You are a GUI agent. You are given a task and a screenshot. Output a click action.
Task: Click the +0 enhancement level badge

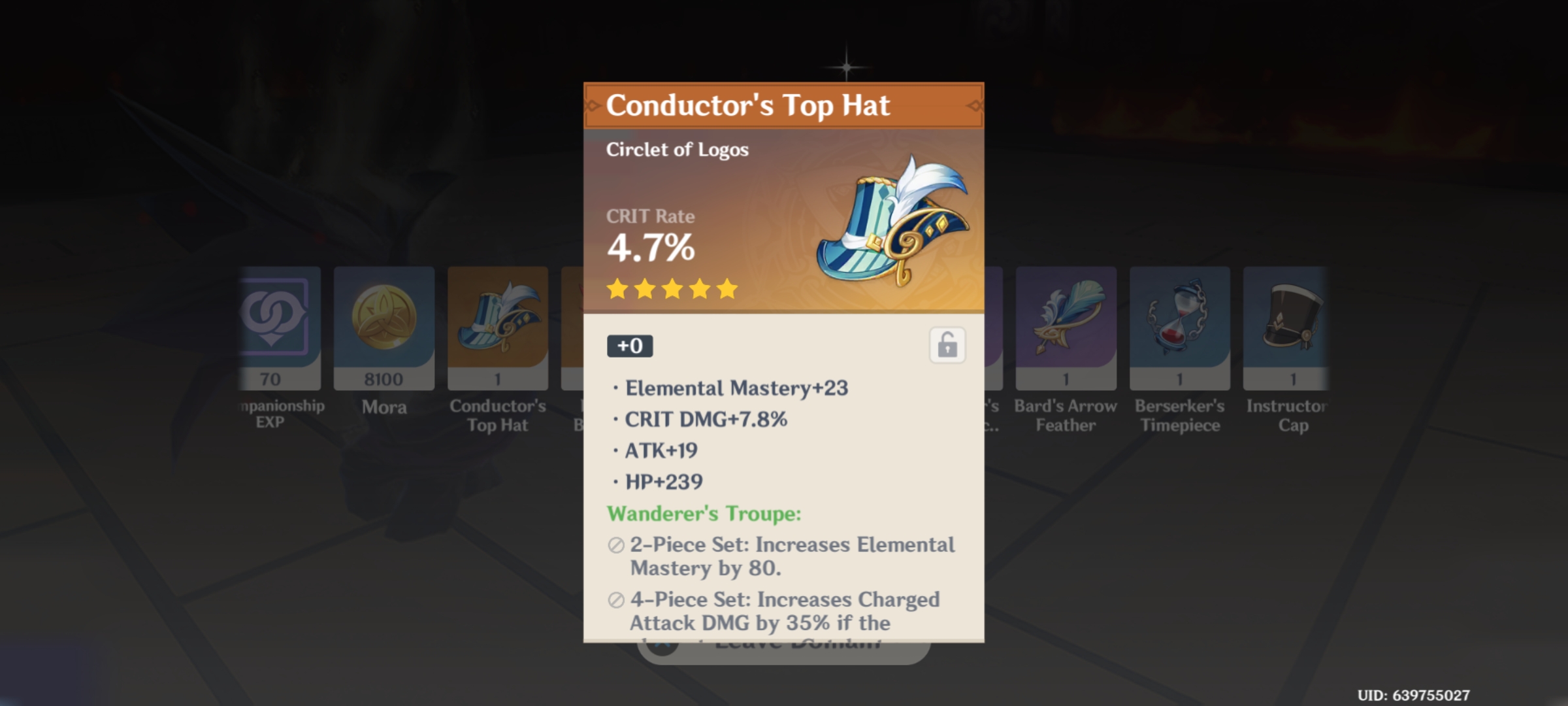coord(630,346)
